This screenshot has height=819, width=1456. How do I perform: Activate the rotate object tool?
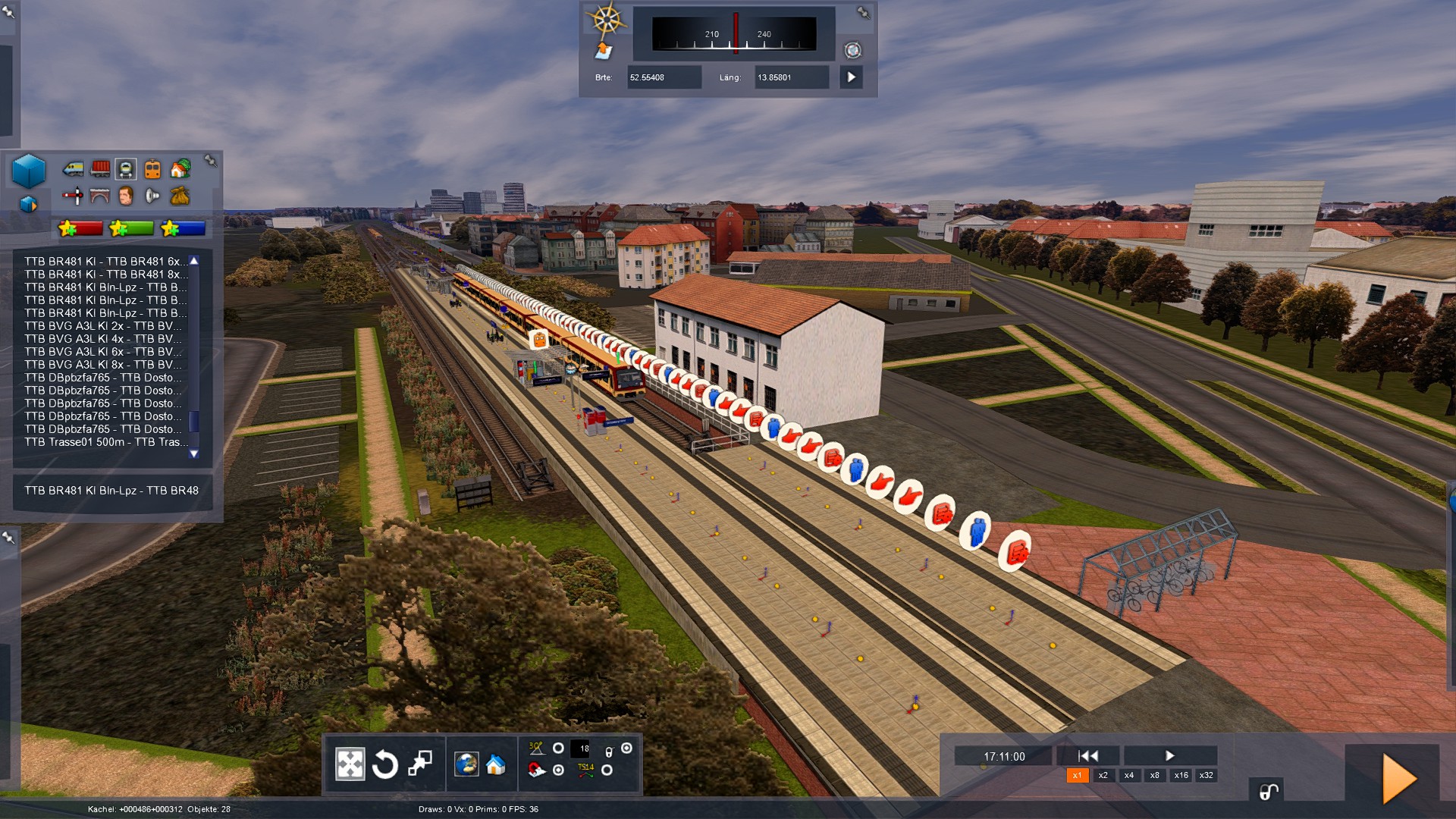(385, 764)
